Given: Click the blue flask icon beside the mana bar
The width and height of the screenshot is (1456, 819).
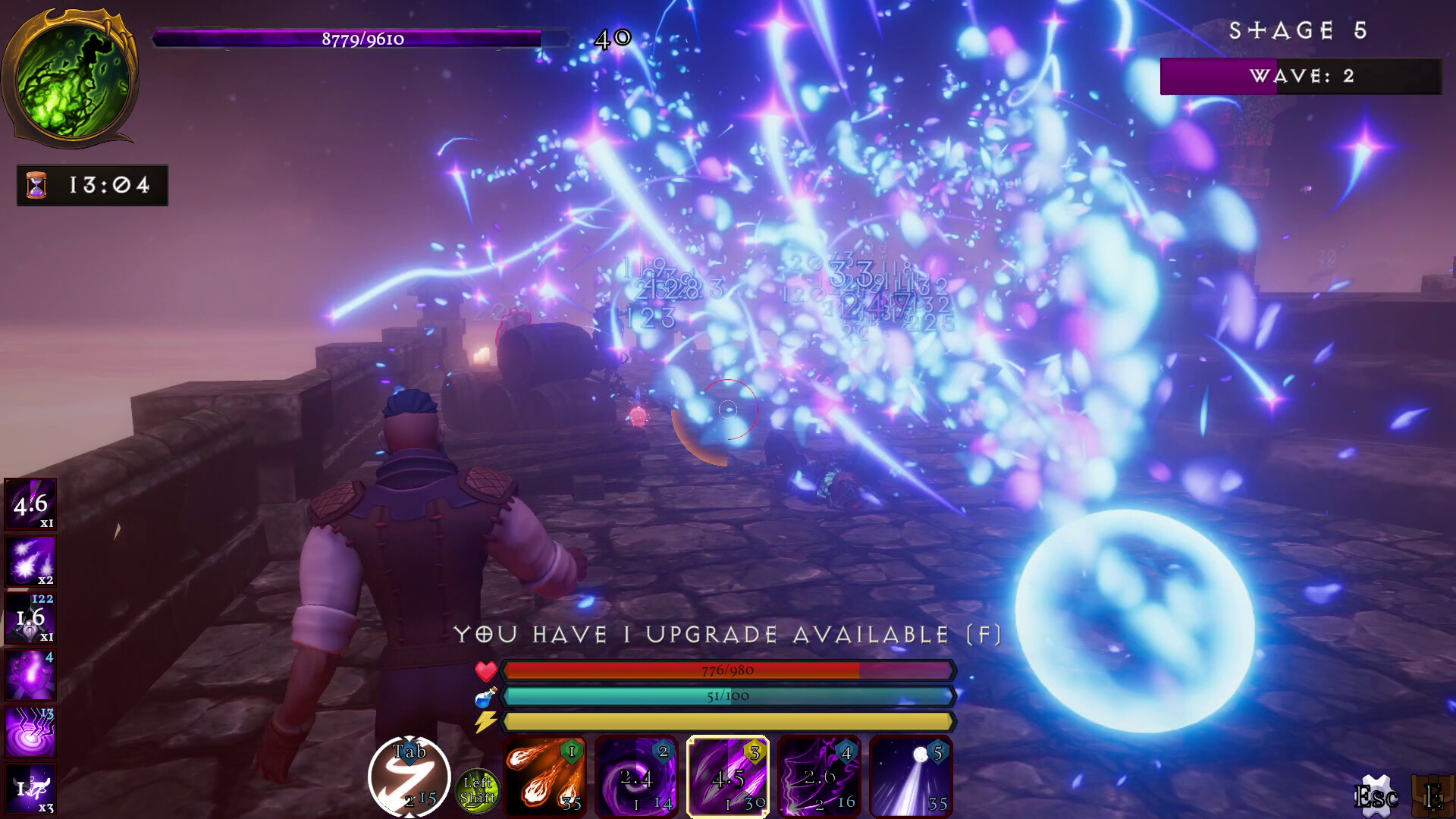Looking at the screenshot, I should (486, 695).
